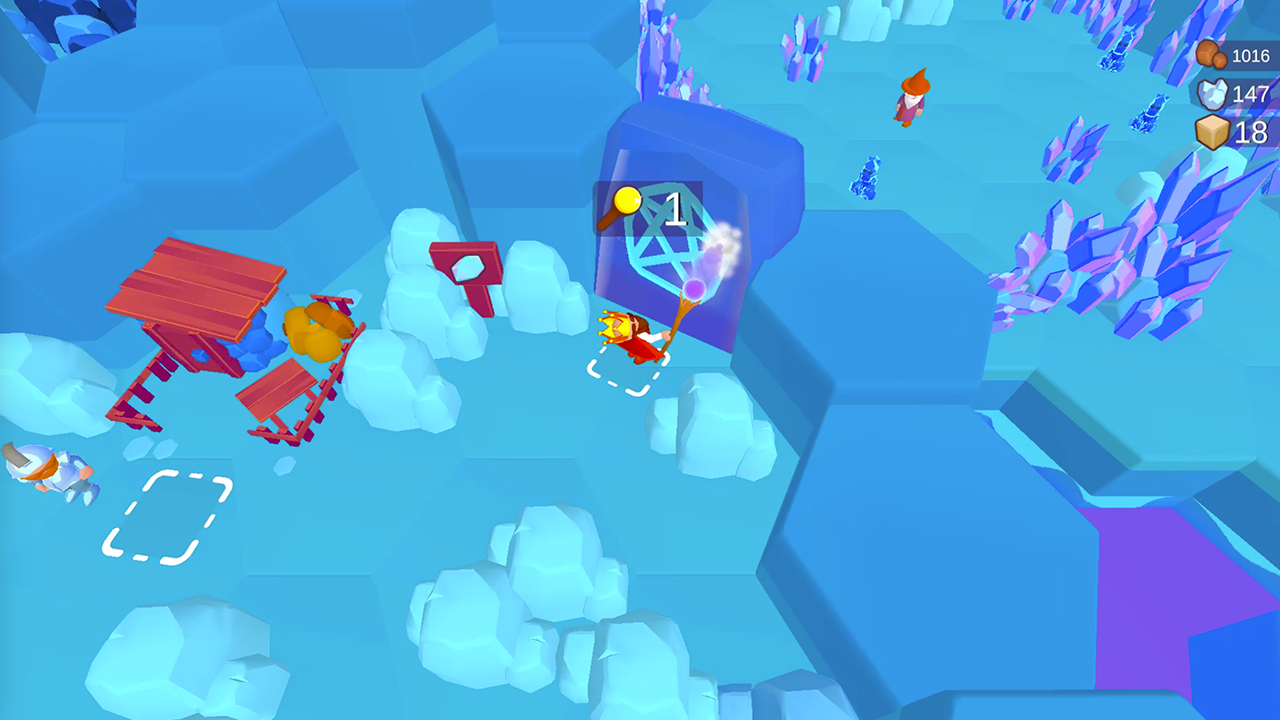1280x720 pixels.
Task: Click the logs resource icon showing 1016
Action: [x=1210, y=55]
